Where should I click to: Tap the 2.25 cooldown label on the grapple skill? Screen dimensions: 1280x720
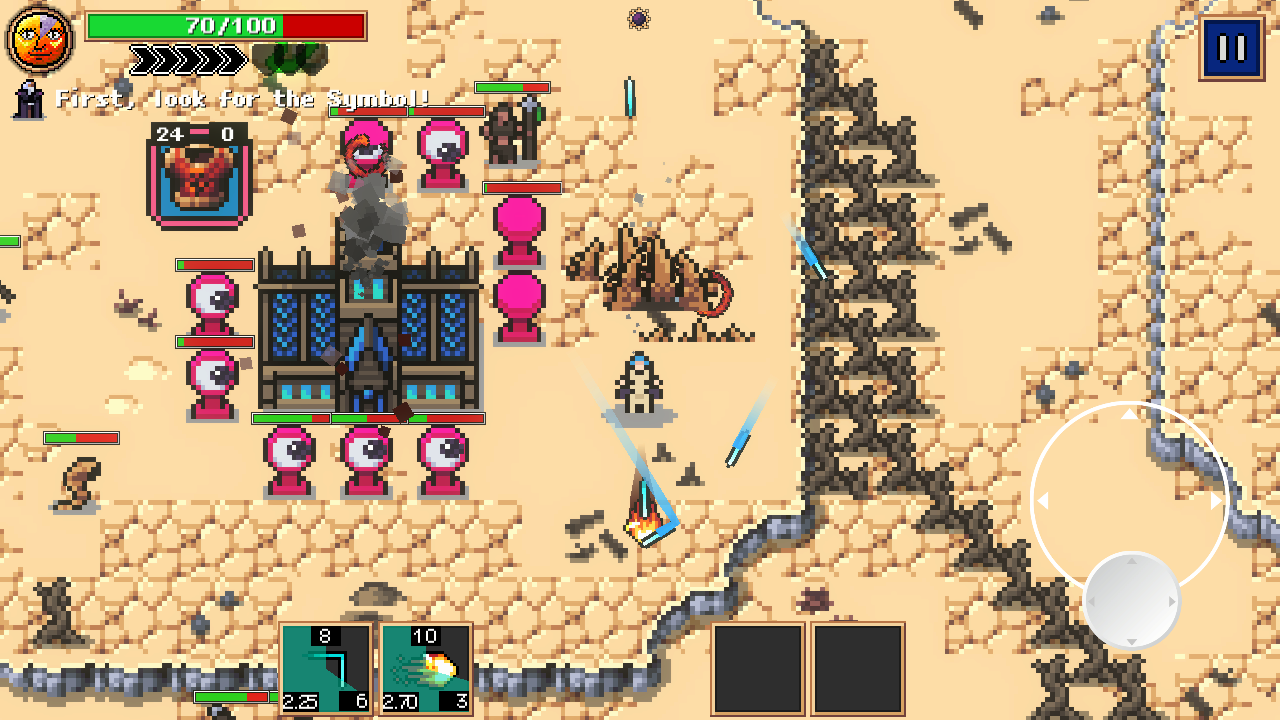pyautogui.click(x=300, y=703)
